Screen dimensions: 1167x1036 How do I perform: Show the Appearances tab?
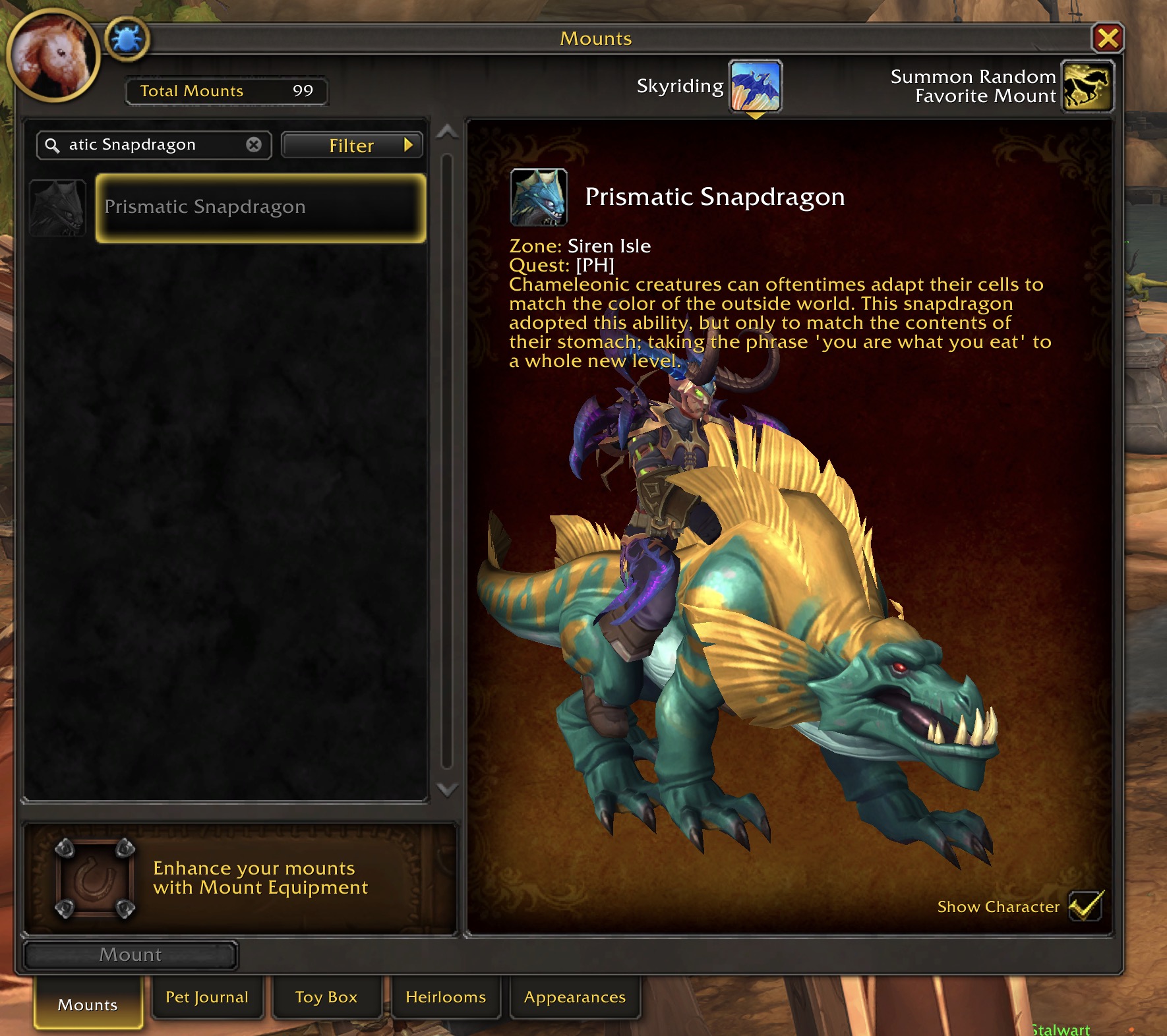point(574,997)
